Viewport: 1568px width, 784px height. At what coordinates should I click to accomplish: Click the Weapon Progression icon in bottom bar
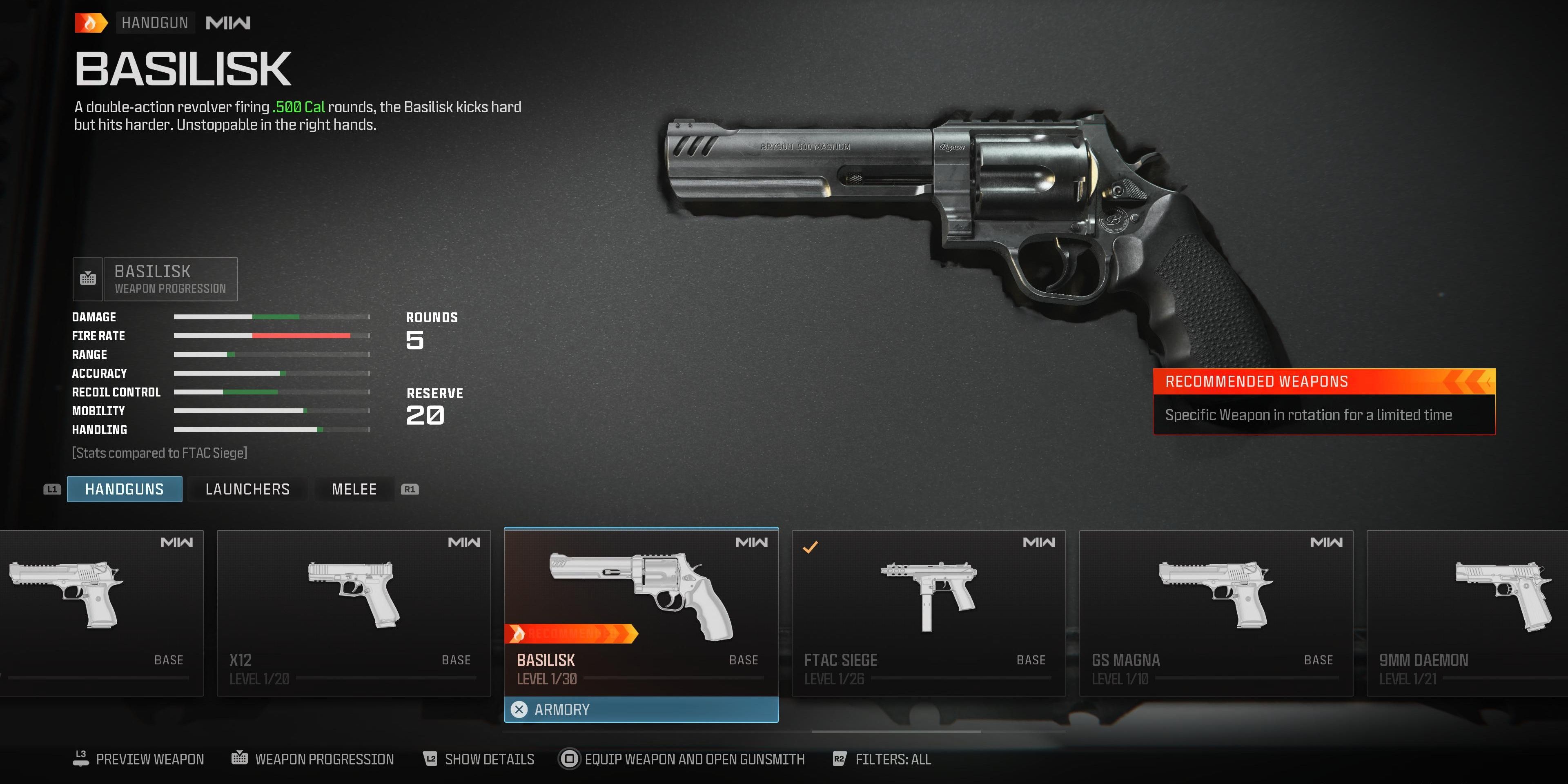point(241,758)
